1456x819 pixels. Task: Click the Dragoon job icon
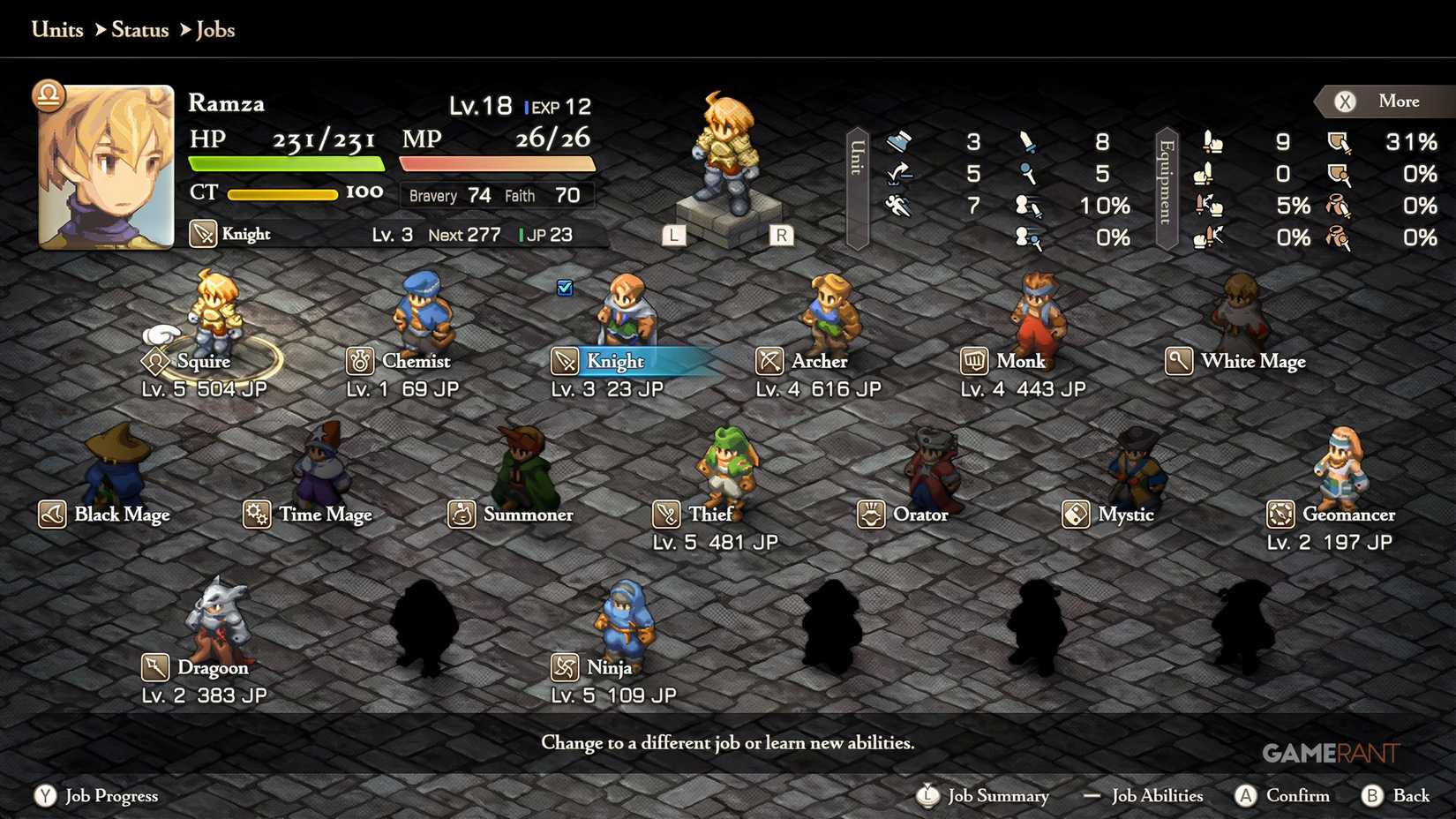coord(154,667)
